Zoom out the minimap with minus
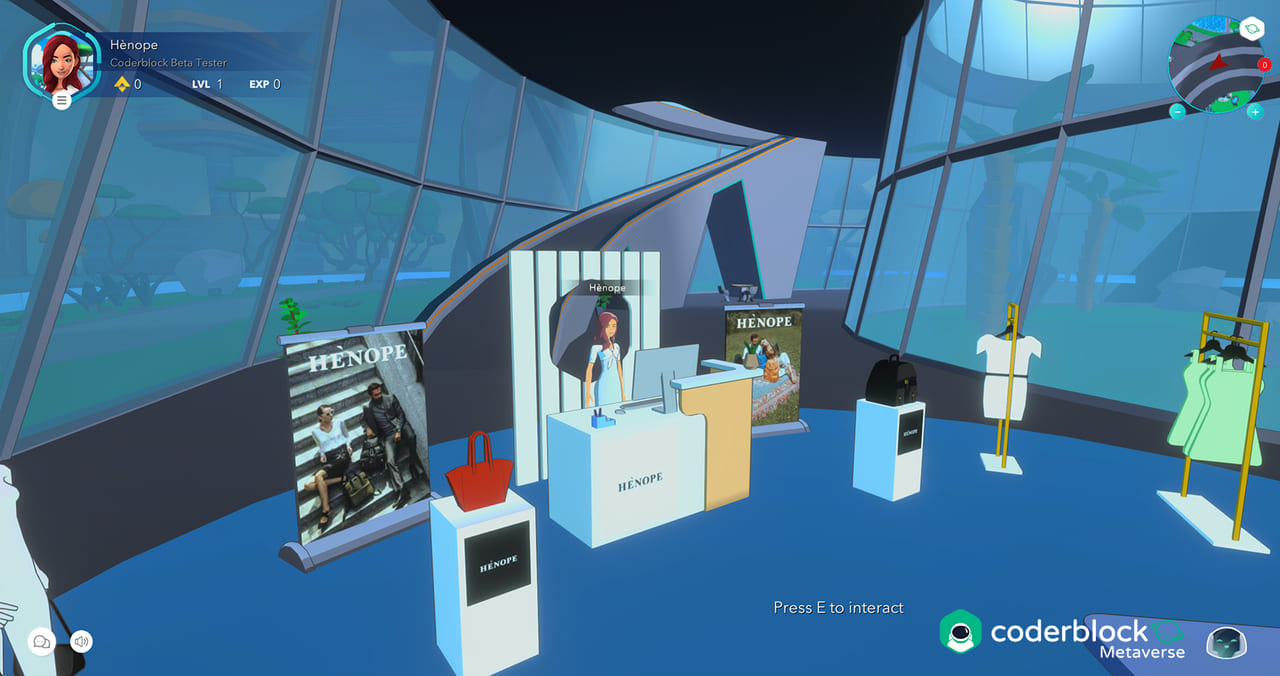Screen dimensions: 1280x676 1178,111
